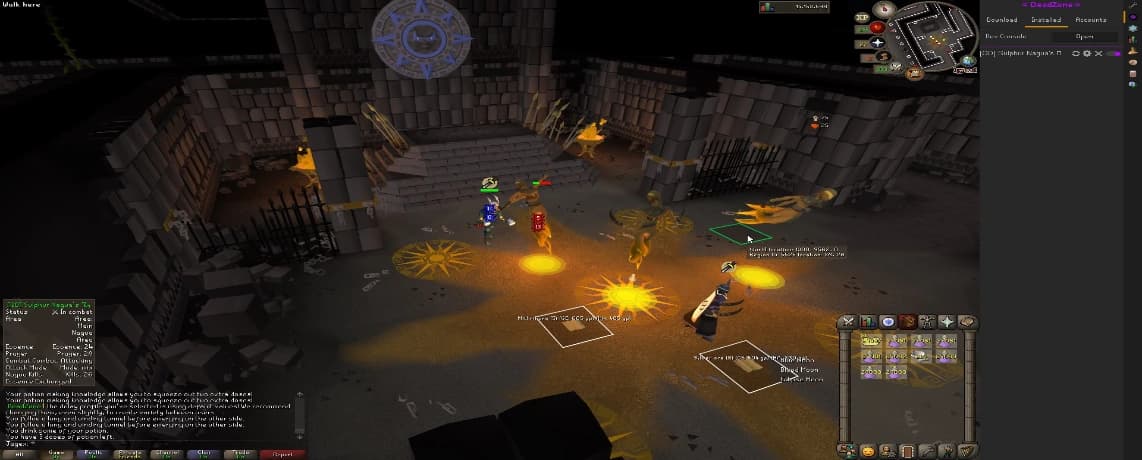Open the Combat Options tab
The height and width of the screenshot is (460, 1142).
(x=848, y=321)
